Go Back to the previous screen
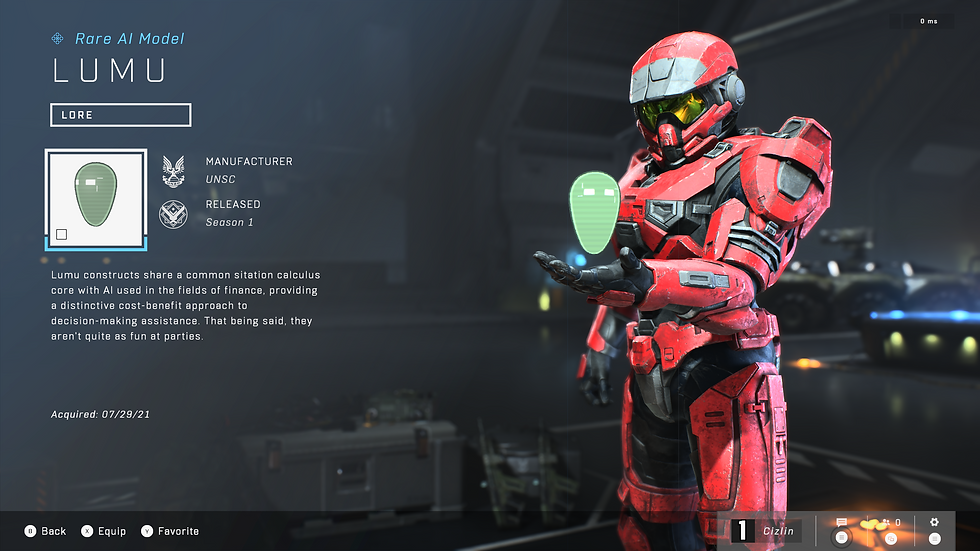 pos(46,531)
